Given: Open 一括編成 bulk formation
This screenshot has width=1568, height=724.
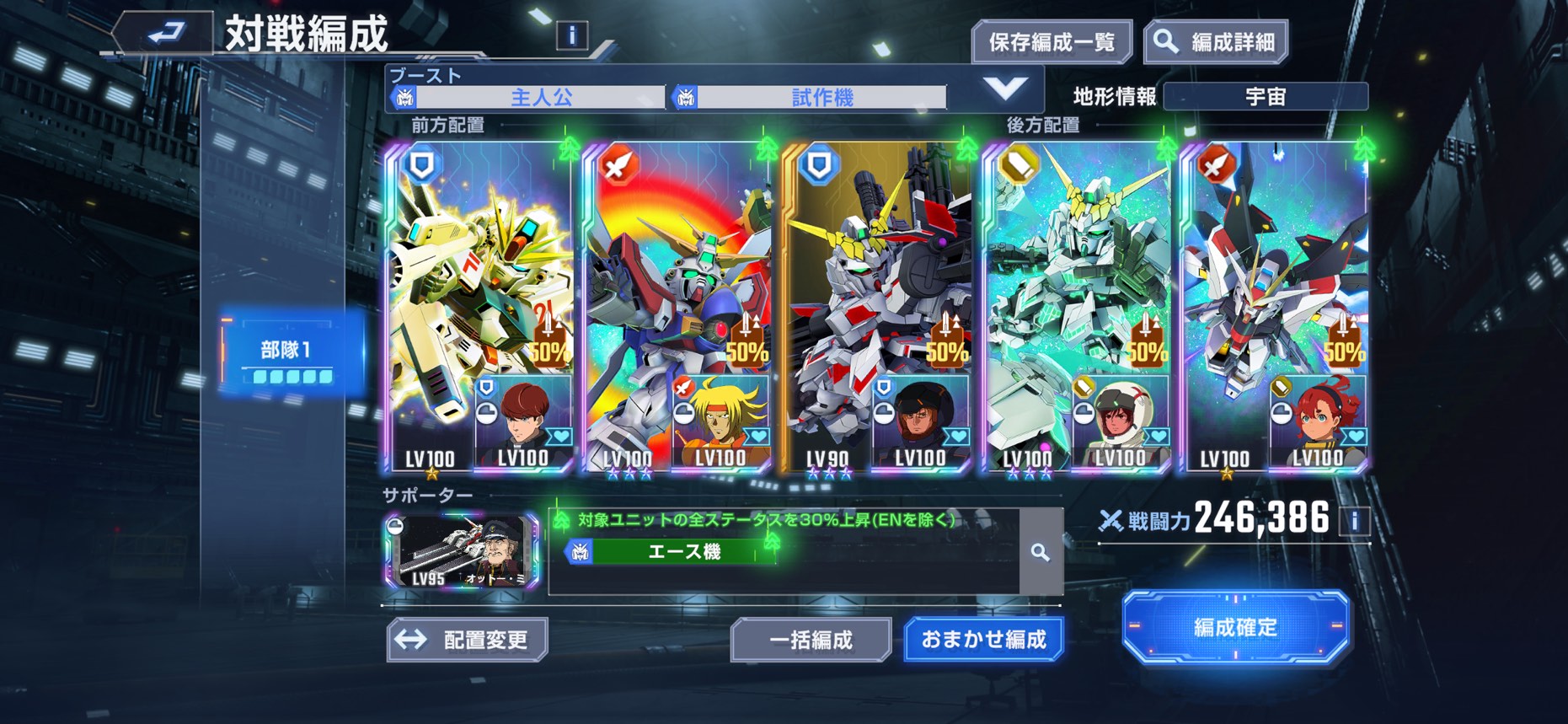Looking at the screenshot, I should pyautogui.click(x=811, y=640).
